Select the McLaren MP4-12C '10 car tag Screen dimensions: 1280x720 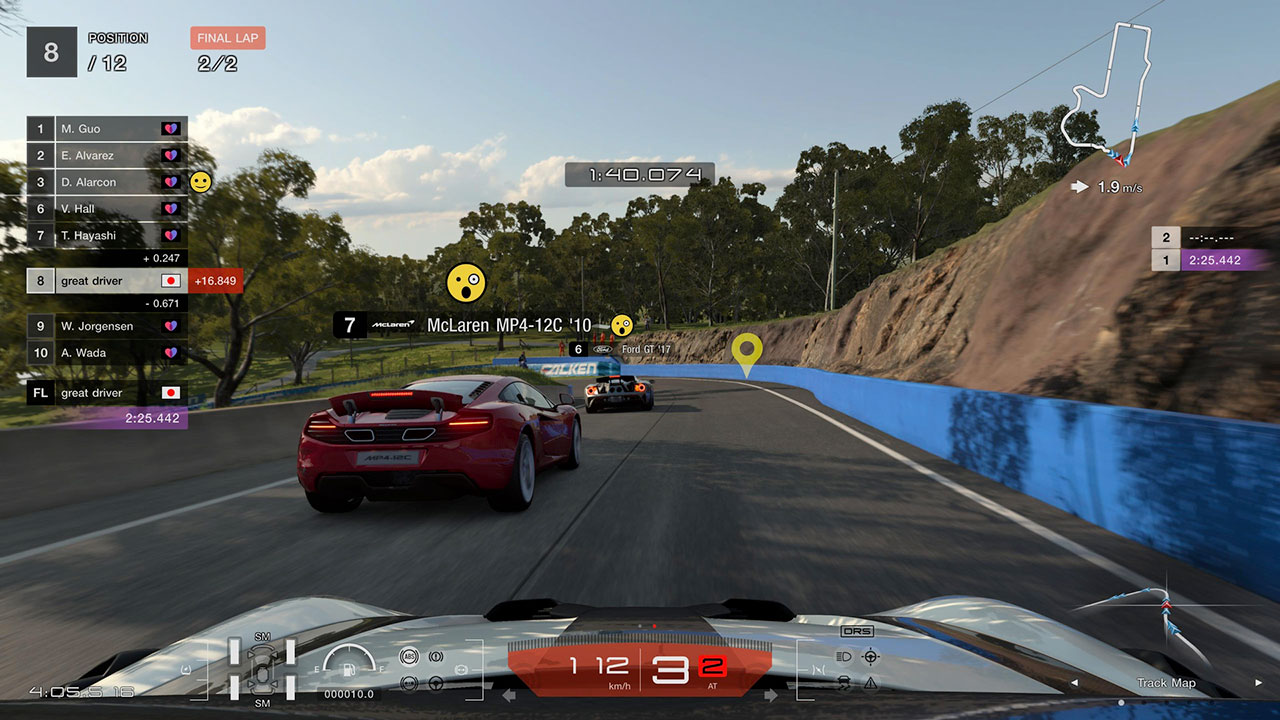[x=470, y=325]
